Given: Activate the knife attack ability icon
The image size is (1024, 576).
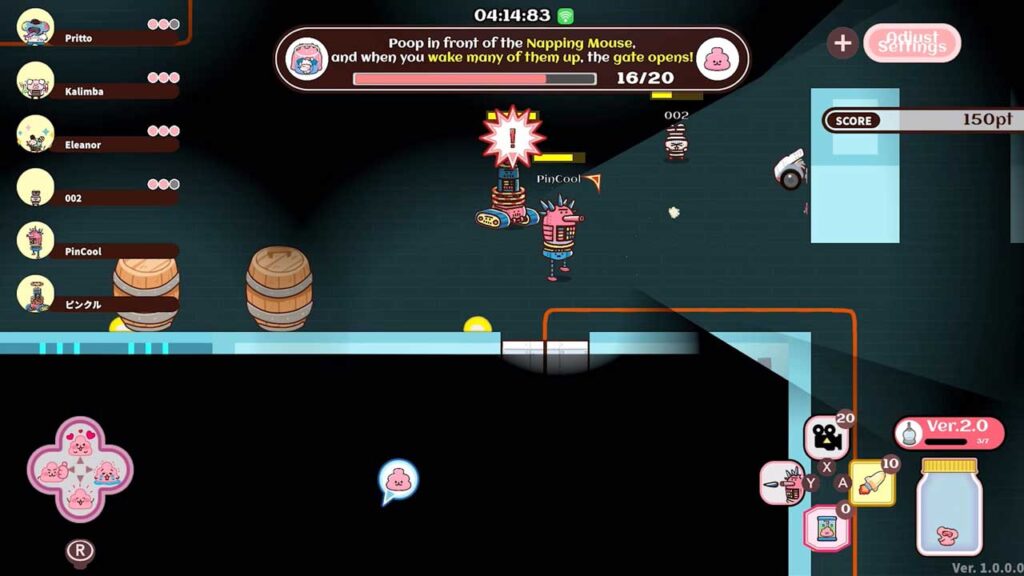Looking at the screenshot, I should point(783,483).
